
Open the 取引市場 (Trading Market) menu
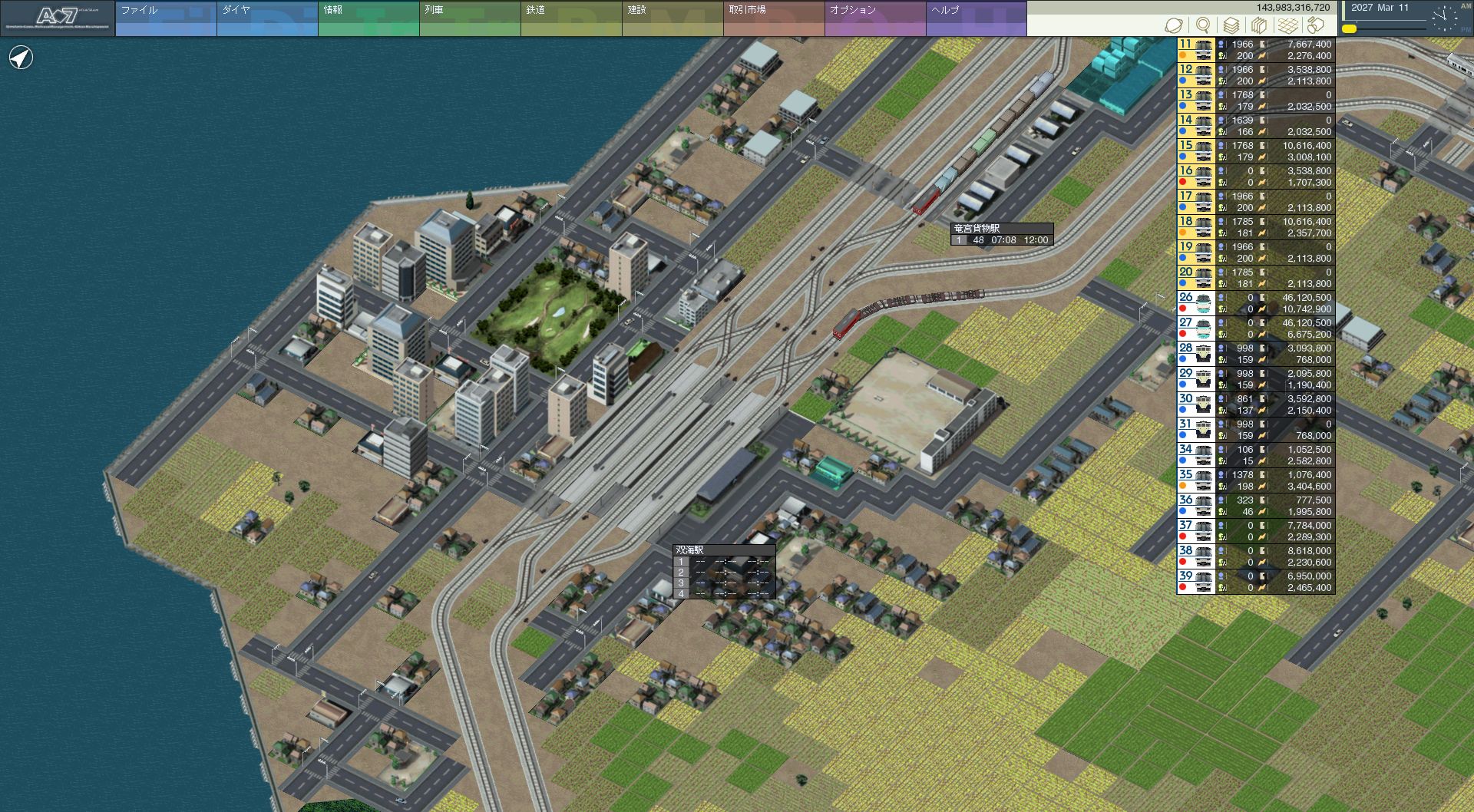click(774, 18)
